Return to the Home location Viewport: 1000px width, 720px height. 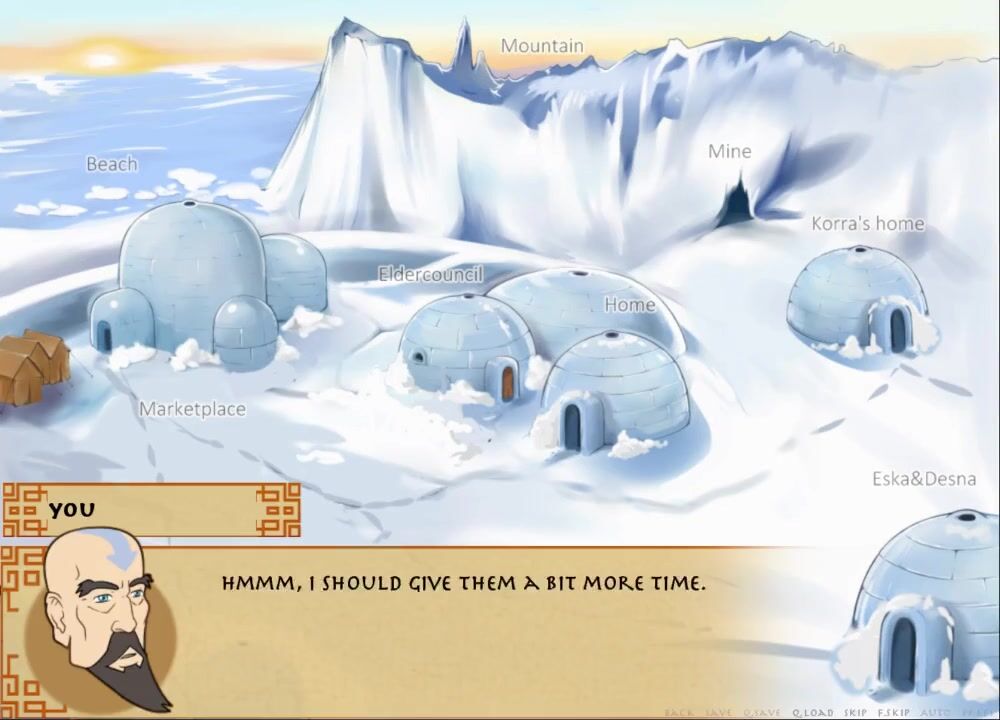coord(630,305)
